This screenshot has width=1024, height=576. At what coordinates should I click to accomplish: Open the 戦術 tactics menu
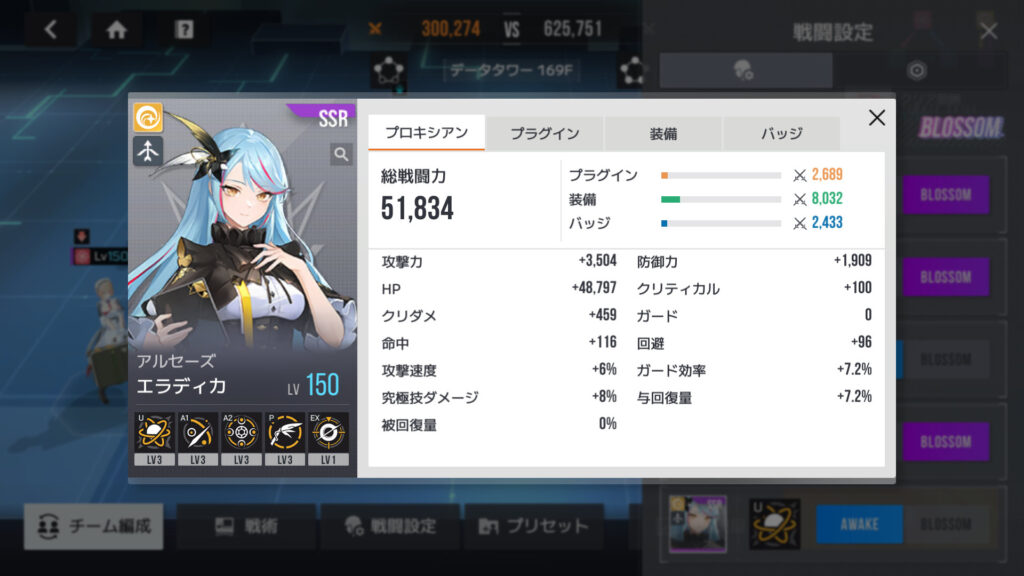pyautogui.click(x=246, y=526)
